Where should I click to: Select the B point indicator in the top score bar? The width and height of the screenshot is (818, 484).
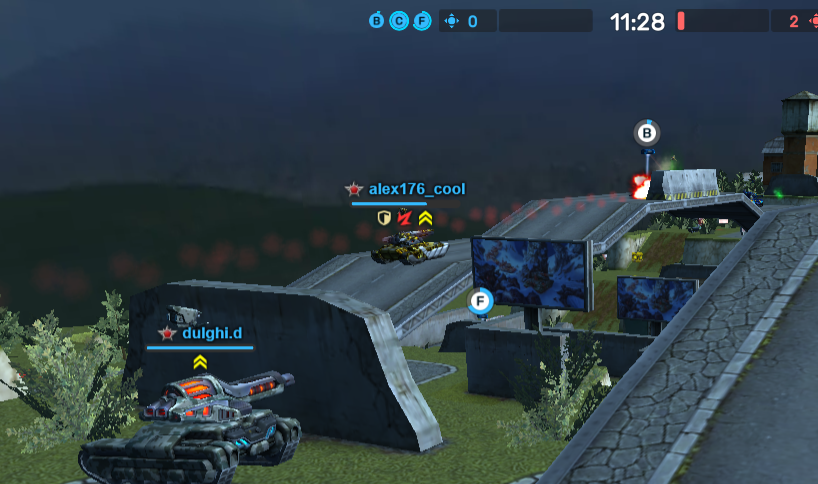tap(377, 21)
